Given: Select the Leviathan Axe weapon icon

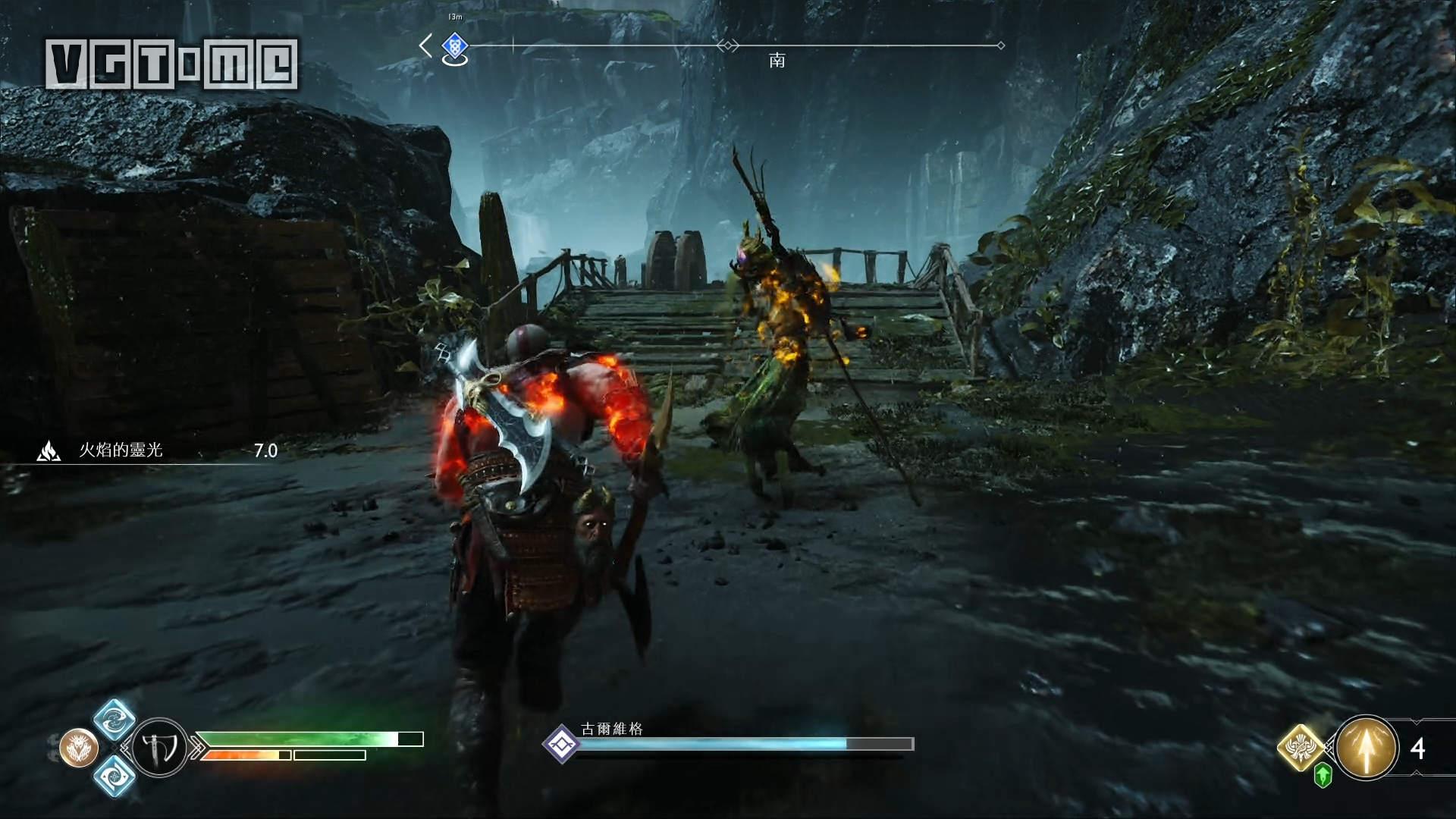Looking at the screenshot, I should [160, 748].
